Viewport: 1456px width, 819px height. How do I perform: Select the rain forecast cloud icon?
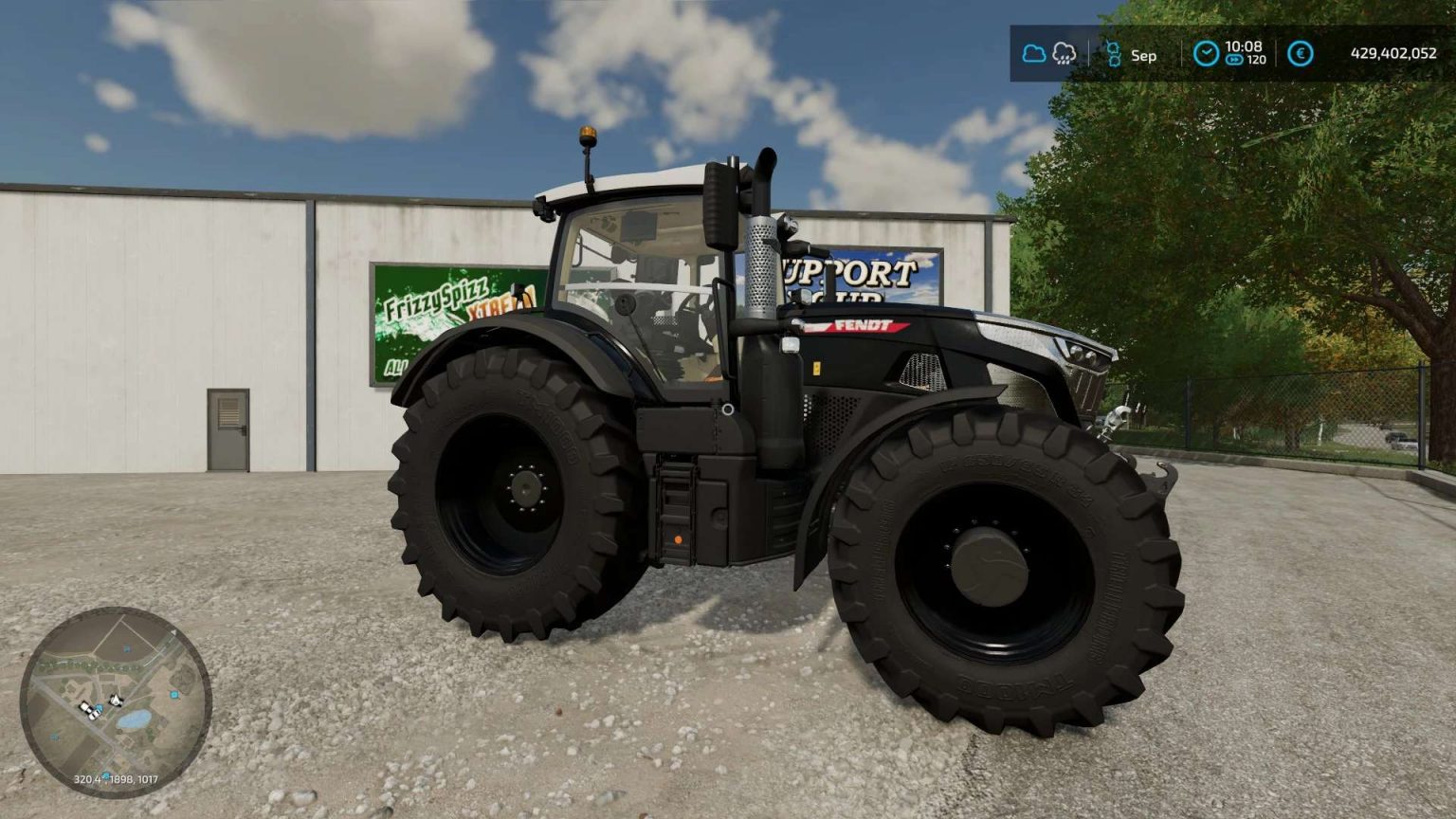(x=1064, y=54)
